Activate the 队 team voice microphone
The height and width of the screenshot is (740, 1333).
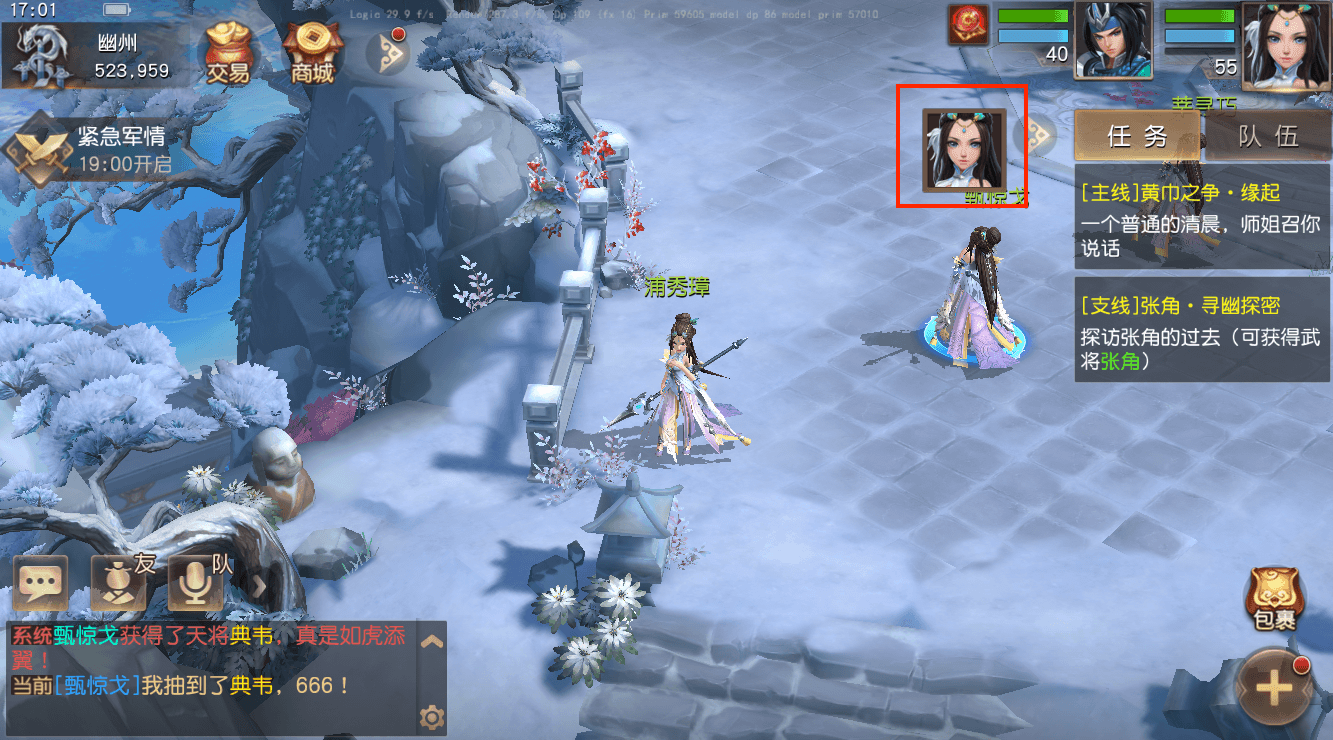point(197,583)
